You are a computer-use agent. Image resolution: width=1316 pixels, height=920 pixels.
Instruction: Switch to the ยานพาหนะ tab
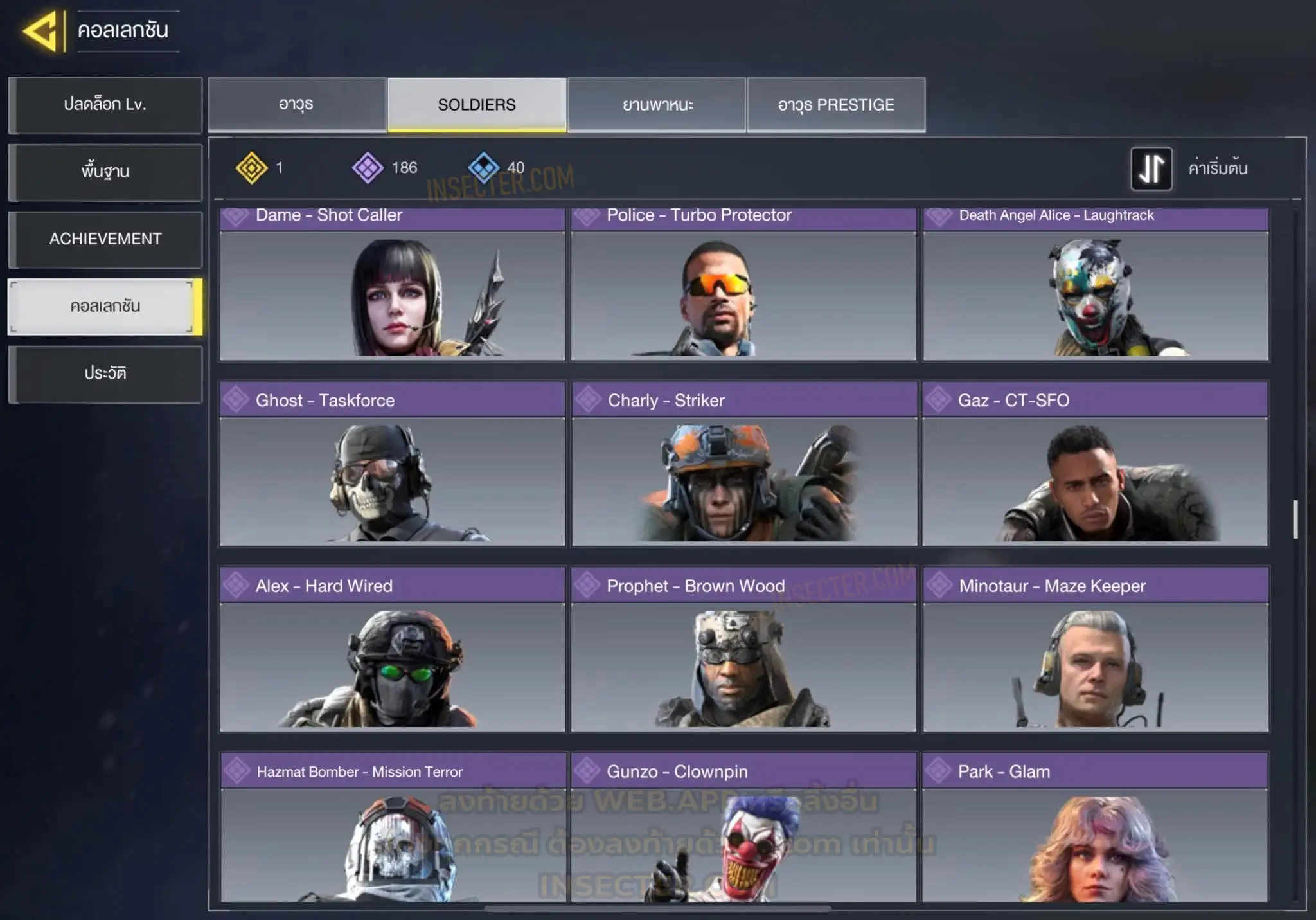click(657, 105)
